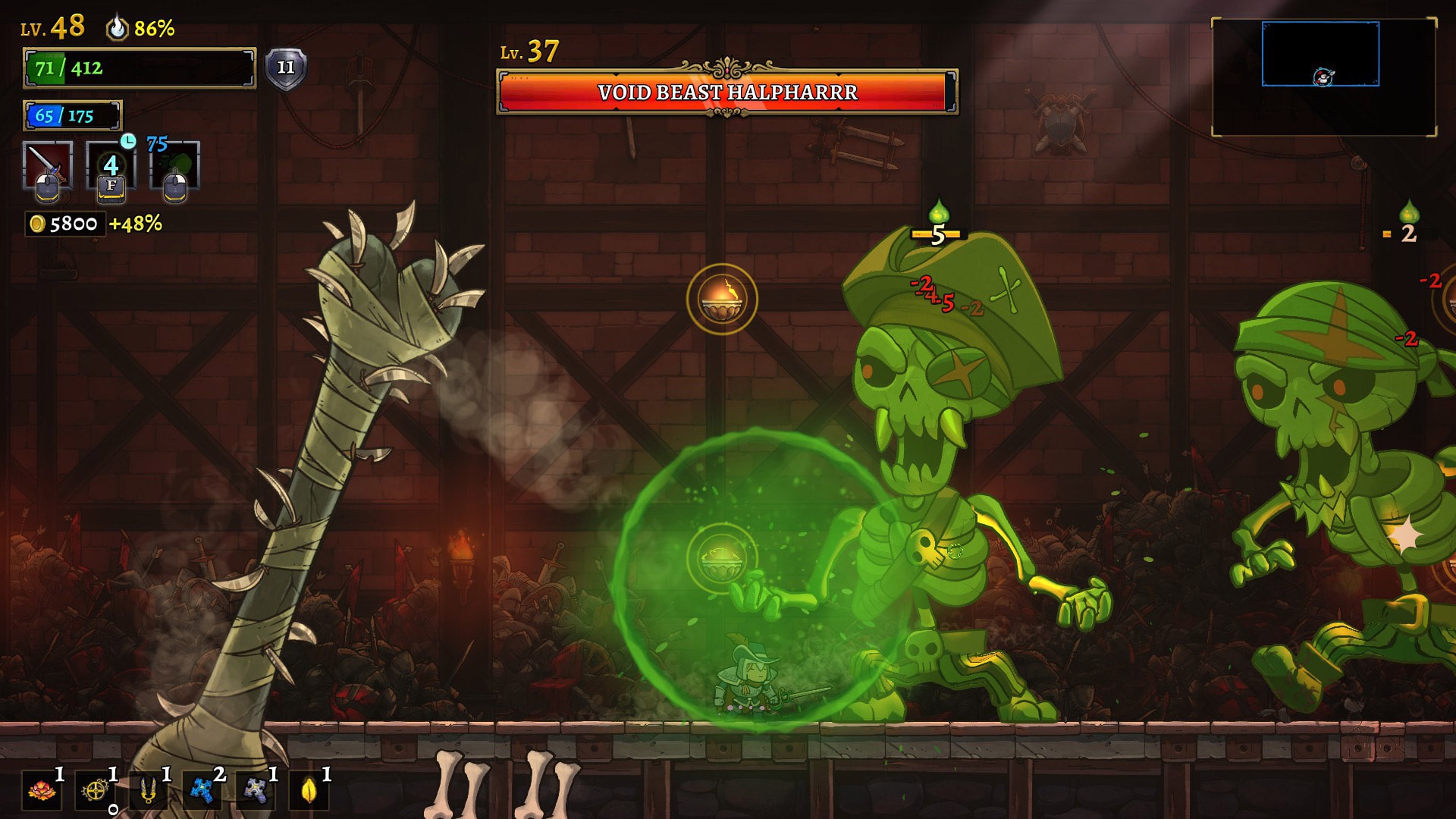1456x819 pixels.
Task: Click the shield armor icon showing 11
Action: 286,69
